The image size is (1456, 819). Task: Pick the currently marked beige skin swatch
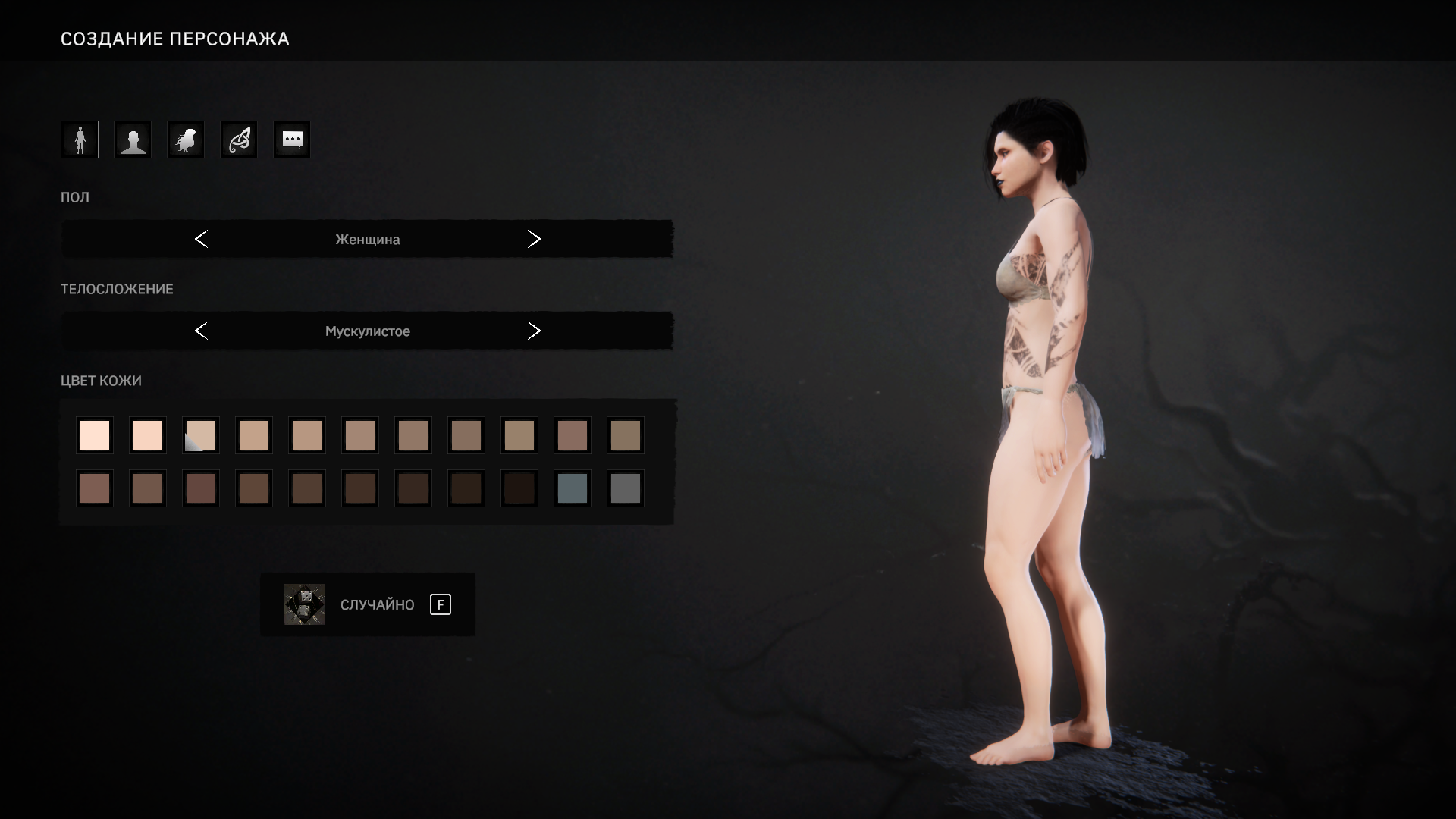(x=201, y=435)
